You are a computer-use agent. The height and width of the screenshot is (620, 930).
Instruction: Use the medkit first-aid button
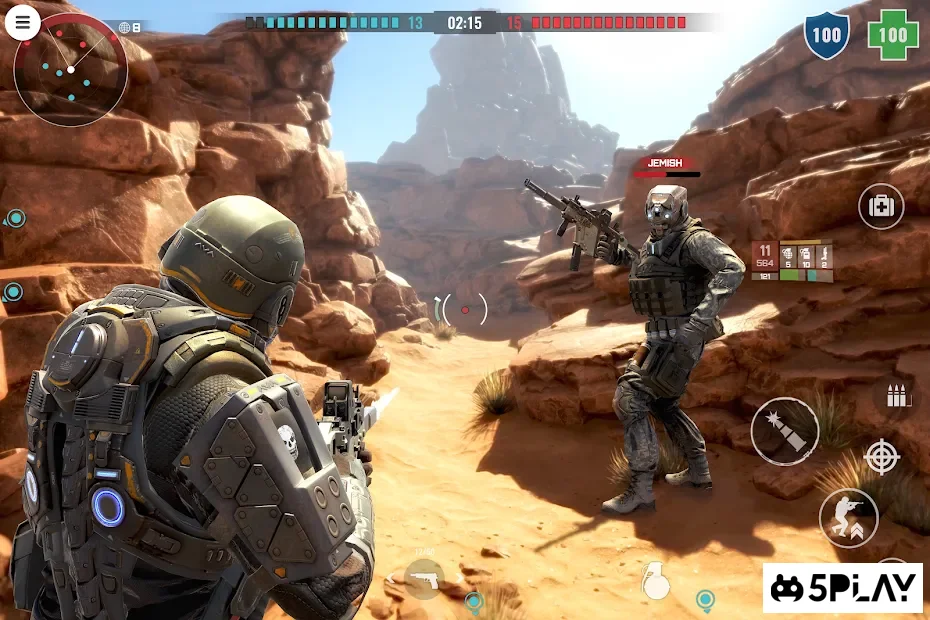(881, 207)
